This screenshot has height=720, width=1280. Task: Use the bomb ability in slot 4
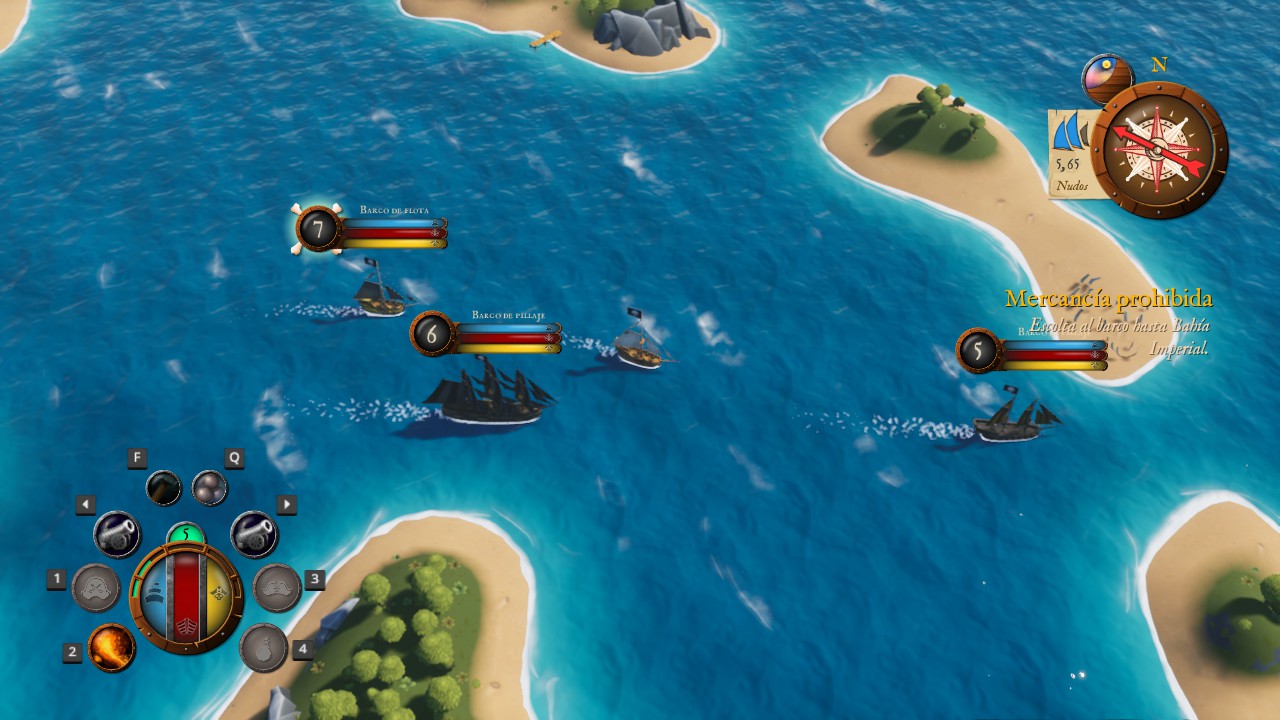(262, 648)
